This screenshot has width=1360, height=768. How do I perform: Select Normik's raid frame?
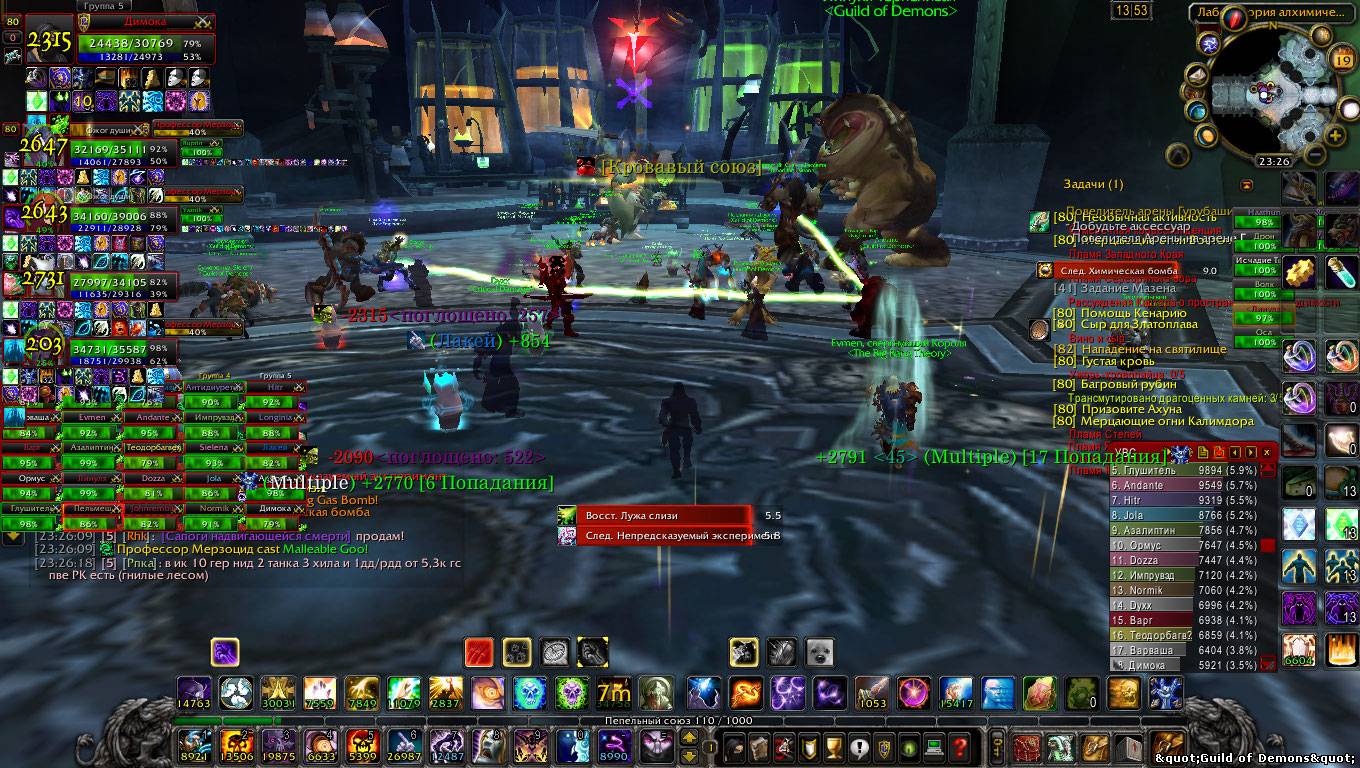(x=212, y=508)
